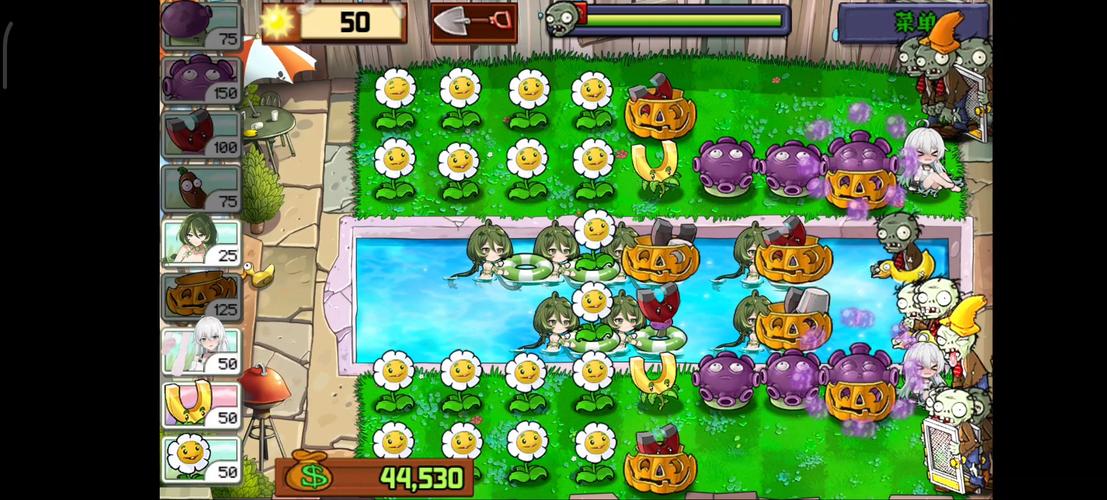Pick the Magnet-shroom seed packet
This screenshot has width=1107, height=500.
coord(200,133)
